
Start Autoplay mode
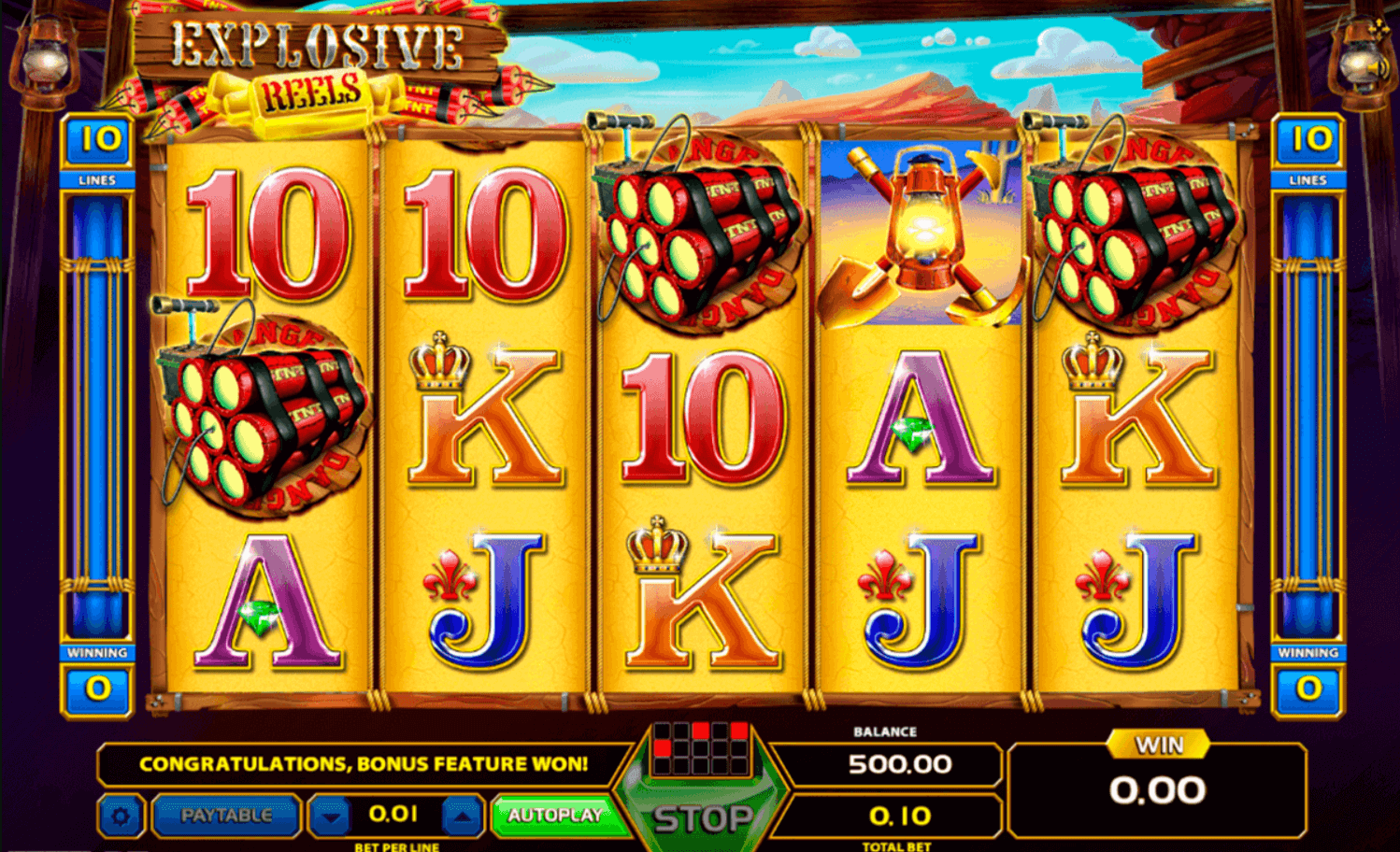pos(555,816)
